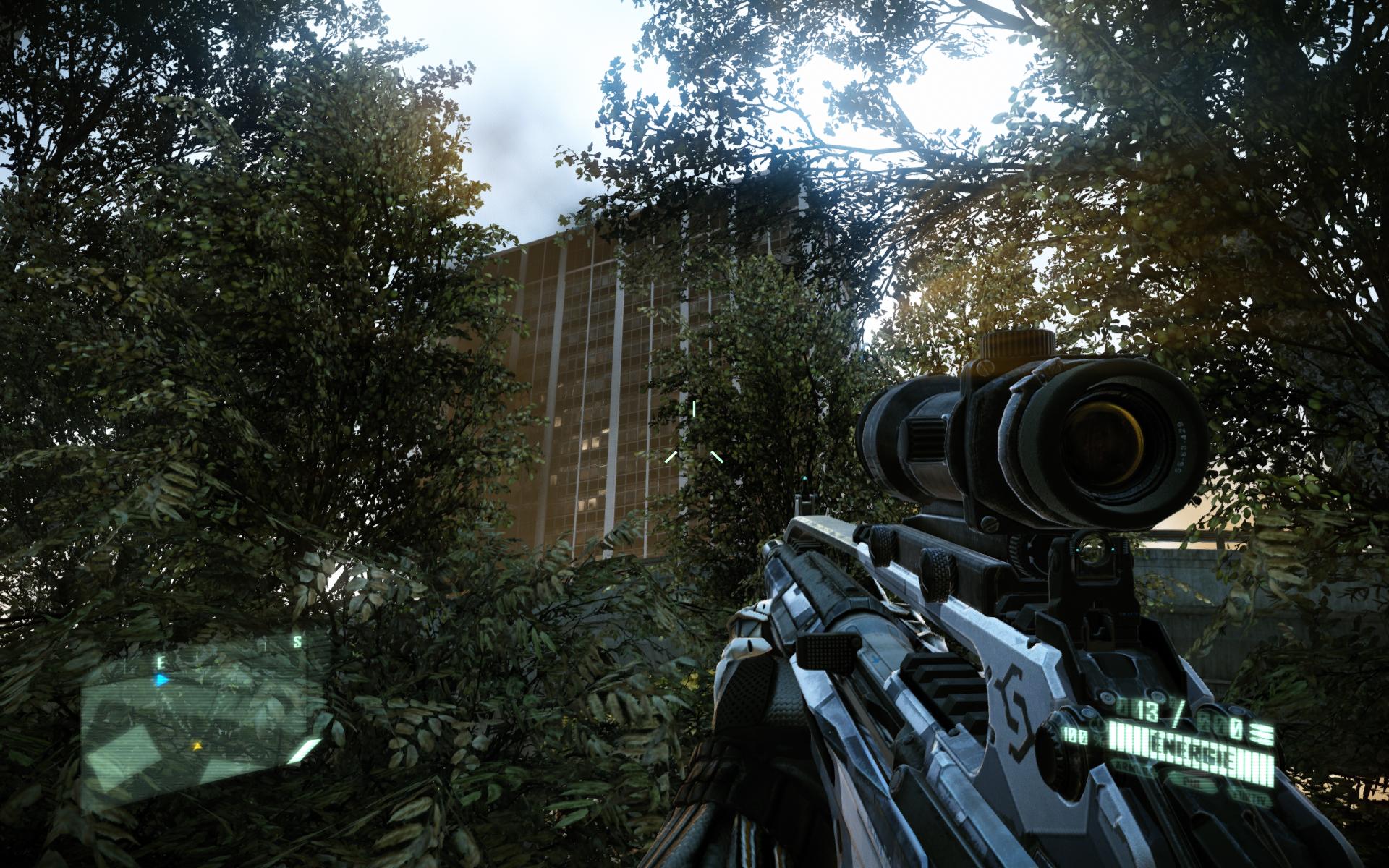Select the blue player arrow on the minimap
Viewport: 1389px width, 868px height.
(159, 680)
